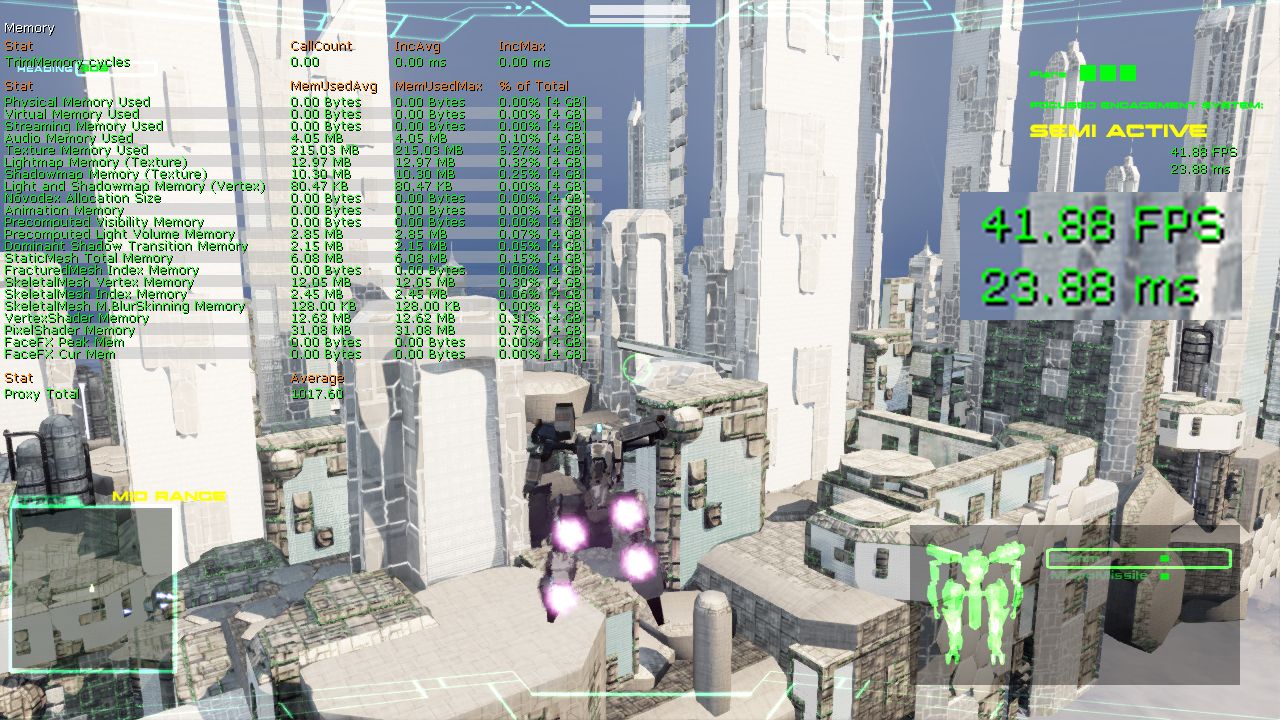
Task: Expand the Memory stats panel header
Action: 30,28
